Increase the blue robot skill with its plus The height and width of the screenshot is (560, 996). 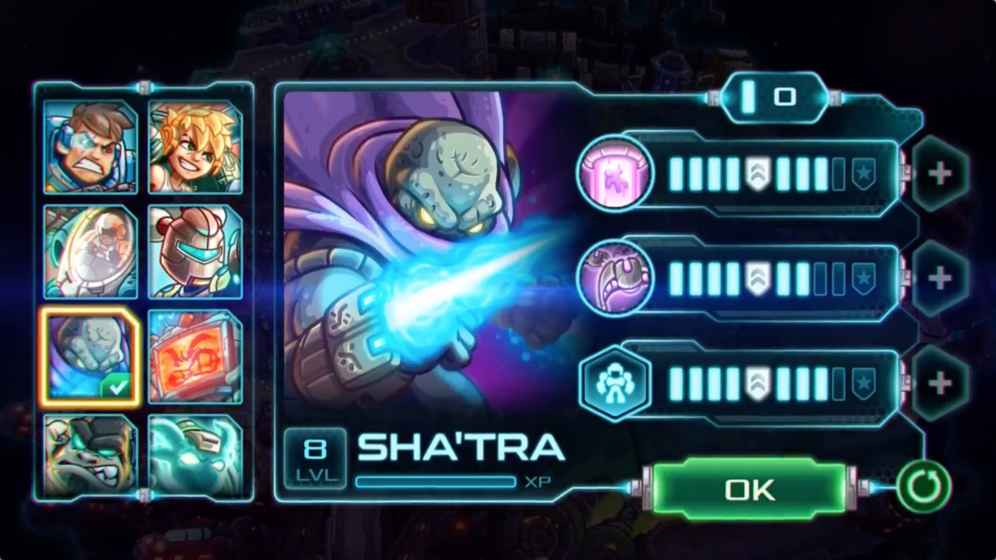[x=938, y=382]
